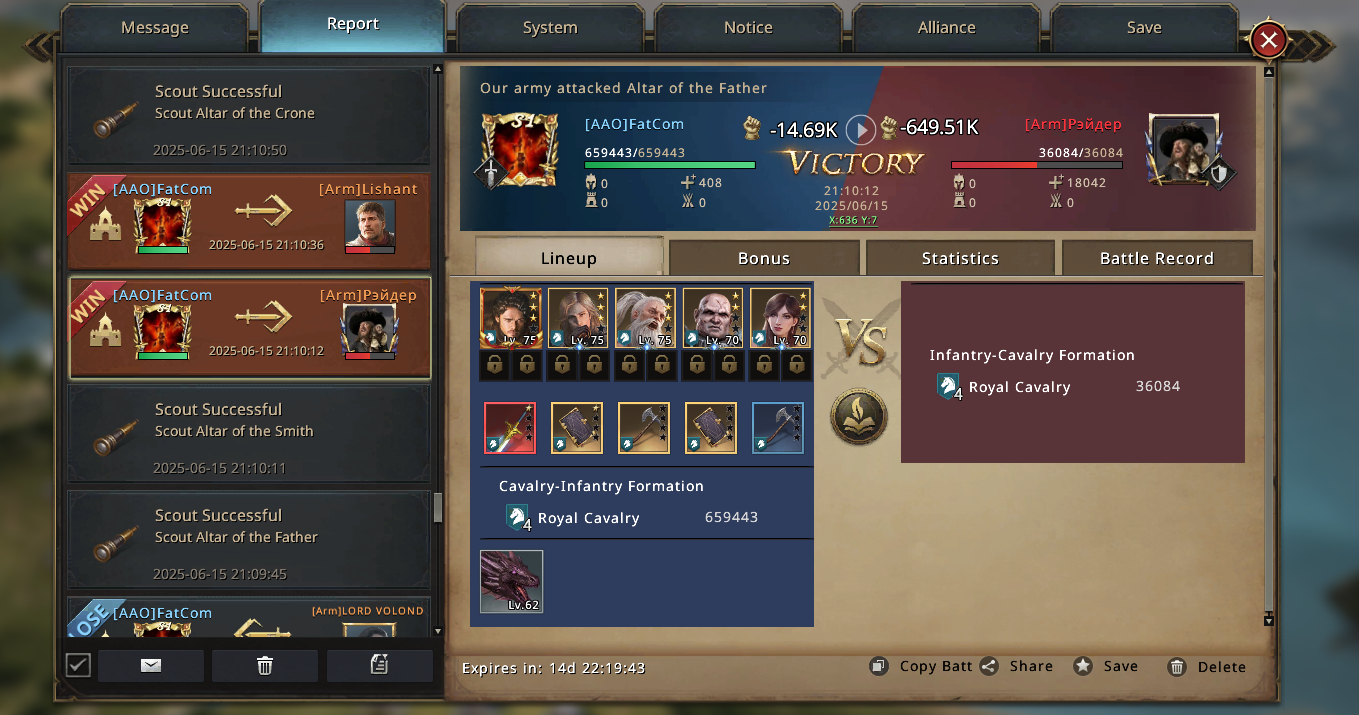Switch to the Message tab
Screen dimensions: 1359x715
tap(155, 28)
